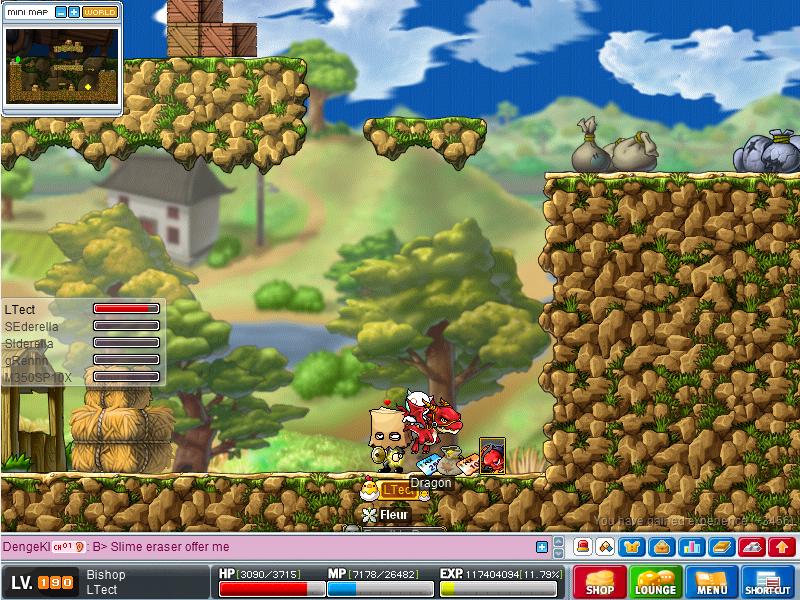Screen dimensions: 800x600
Task: Select party member M350SP10X
Action: click(36, 377)
